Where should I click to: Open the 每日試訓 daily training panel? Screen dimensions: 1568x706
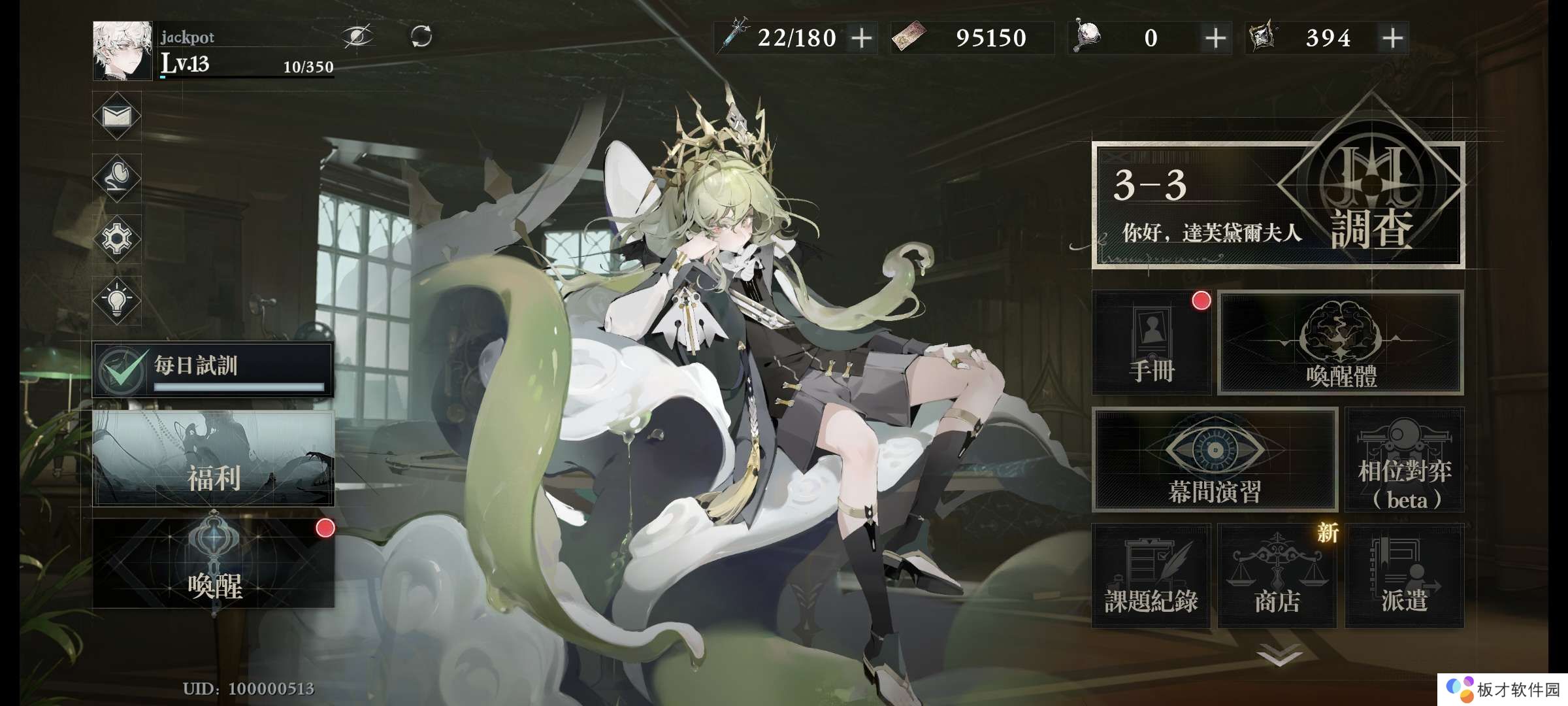pyautogui.click(x=213, y=370)
